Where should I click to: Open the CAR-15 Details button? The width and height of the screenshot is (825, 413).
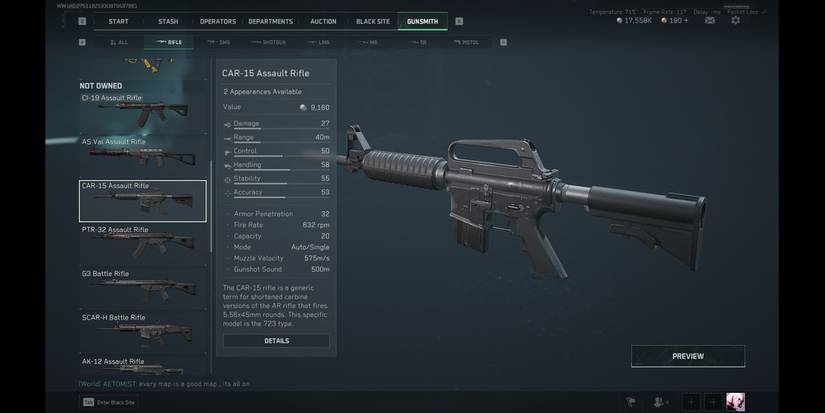(x=276, y=341)
